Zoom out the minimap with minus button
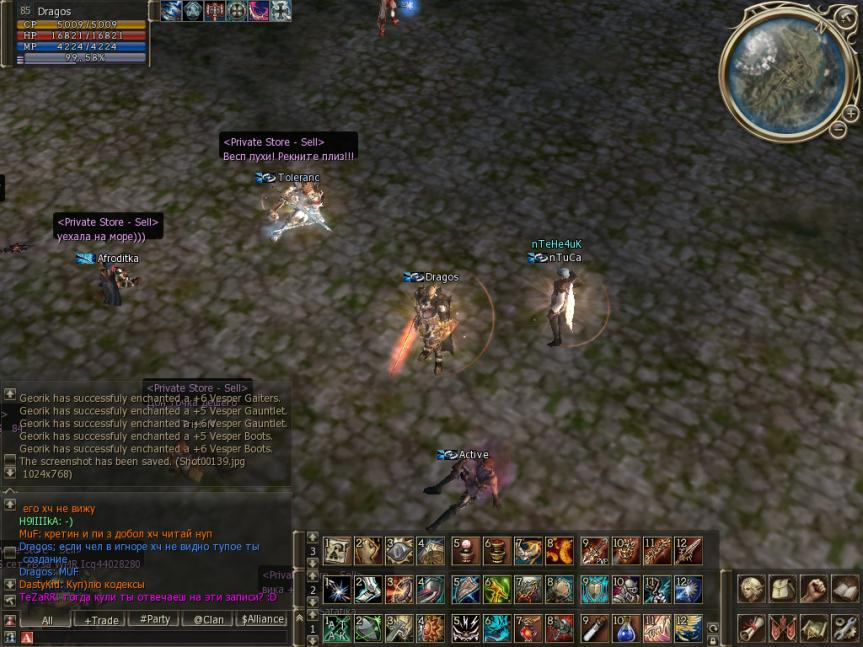 click(x=838, y=129)
